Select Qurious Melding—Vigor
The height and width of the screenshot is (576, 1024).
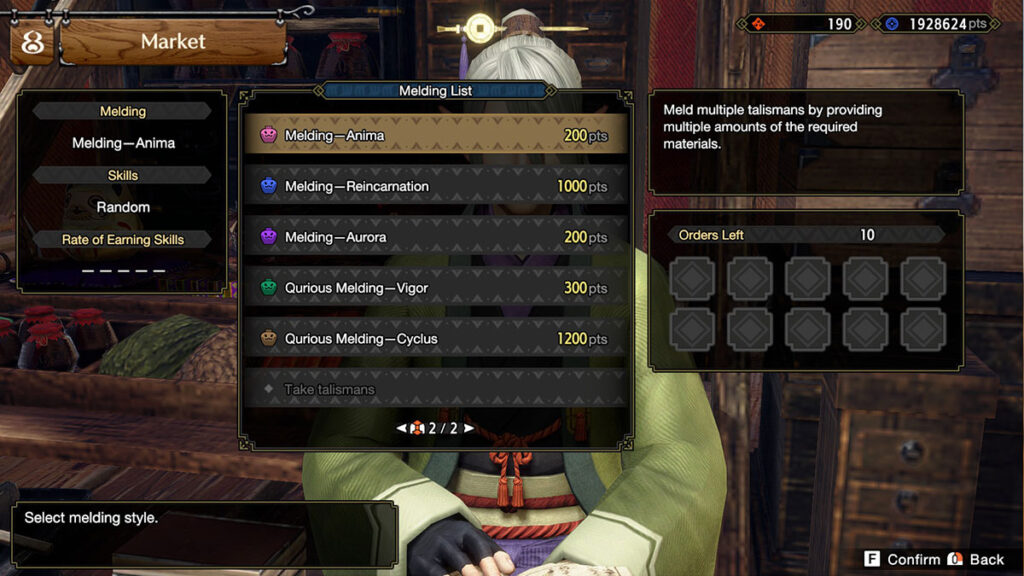[x=435, y=288]
